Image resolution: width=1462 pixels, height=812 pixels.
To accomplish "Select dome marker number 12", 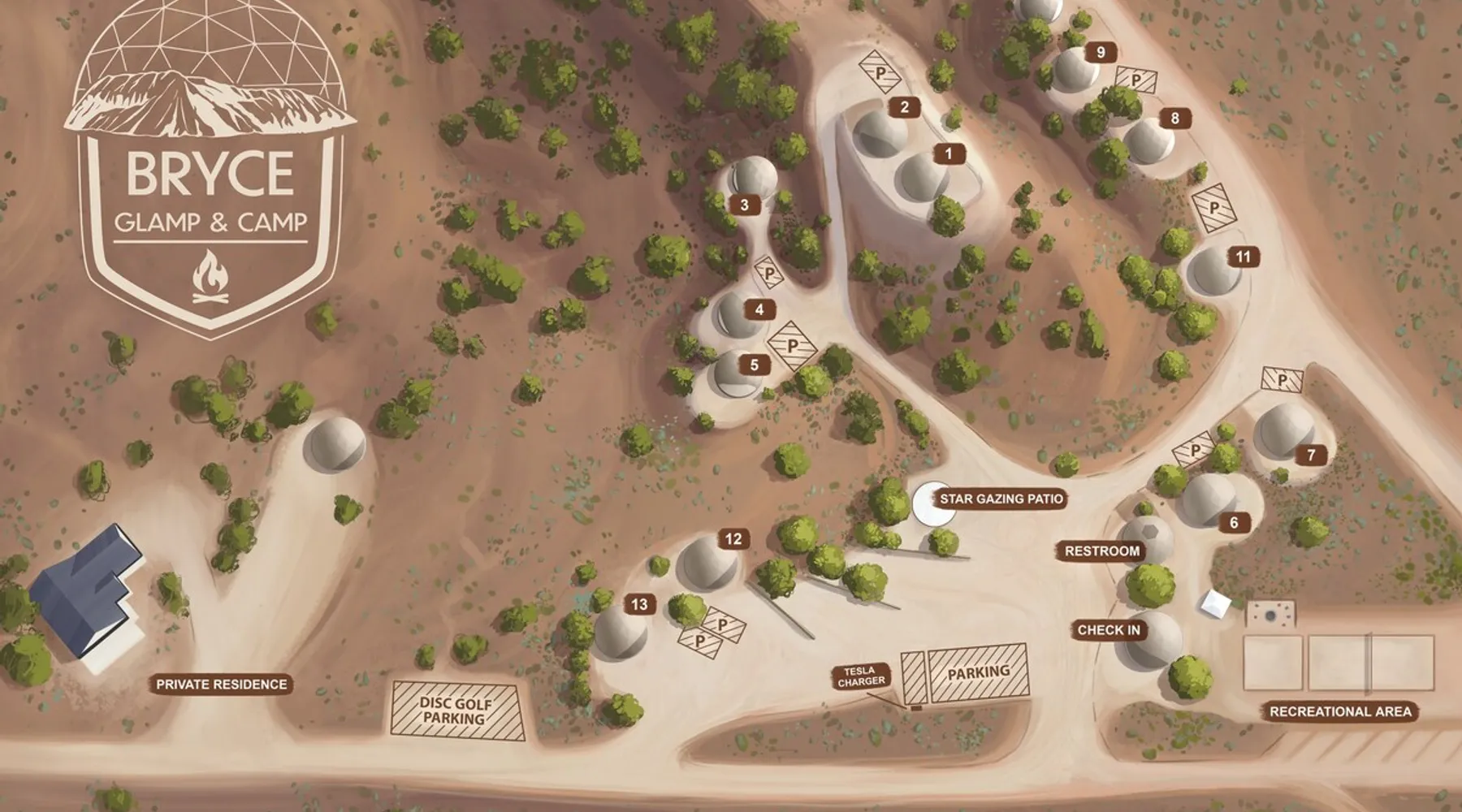I will pos(733,539).
